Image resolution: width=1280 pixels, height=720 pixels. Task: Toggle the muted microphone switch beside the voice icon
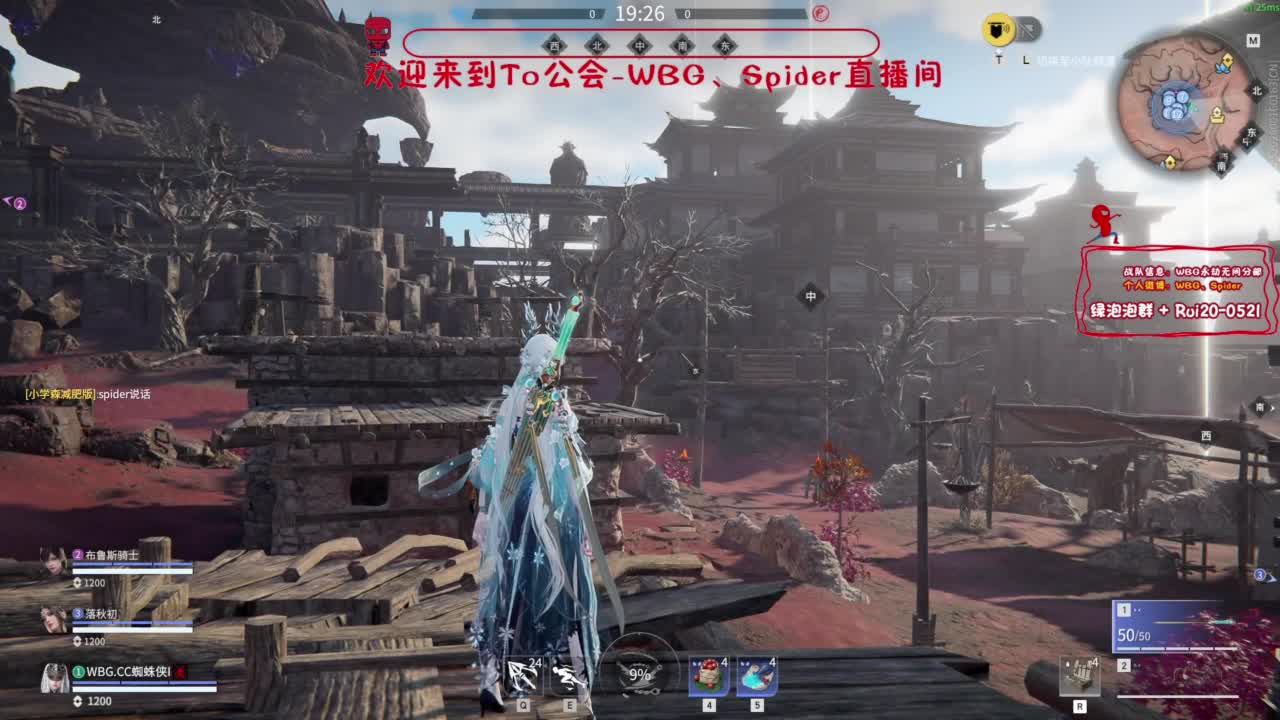click(x=1025, y=27)
